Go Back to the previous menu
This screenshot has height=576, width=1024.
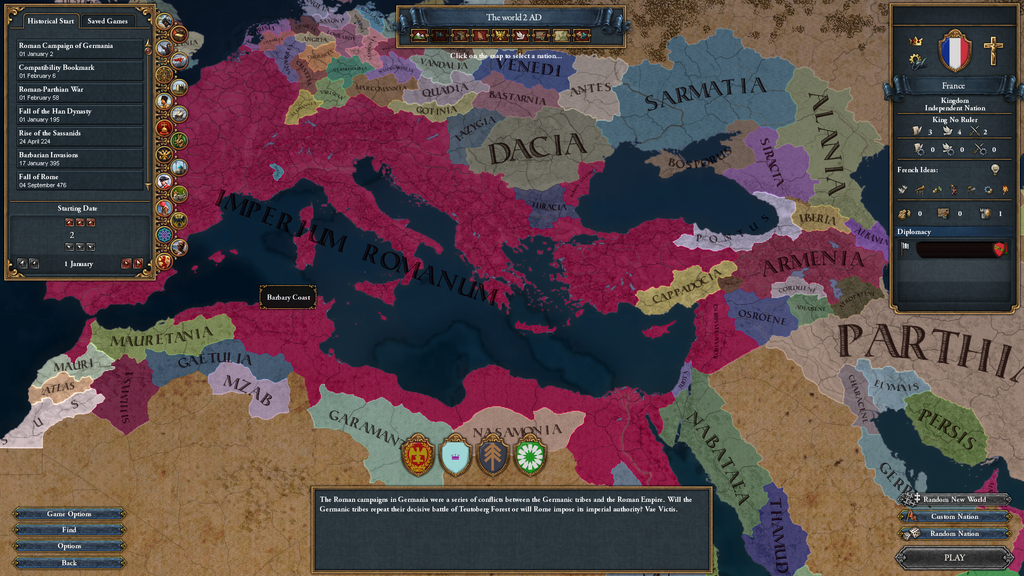[69, 563]
